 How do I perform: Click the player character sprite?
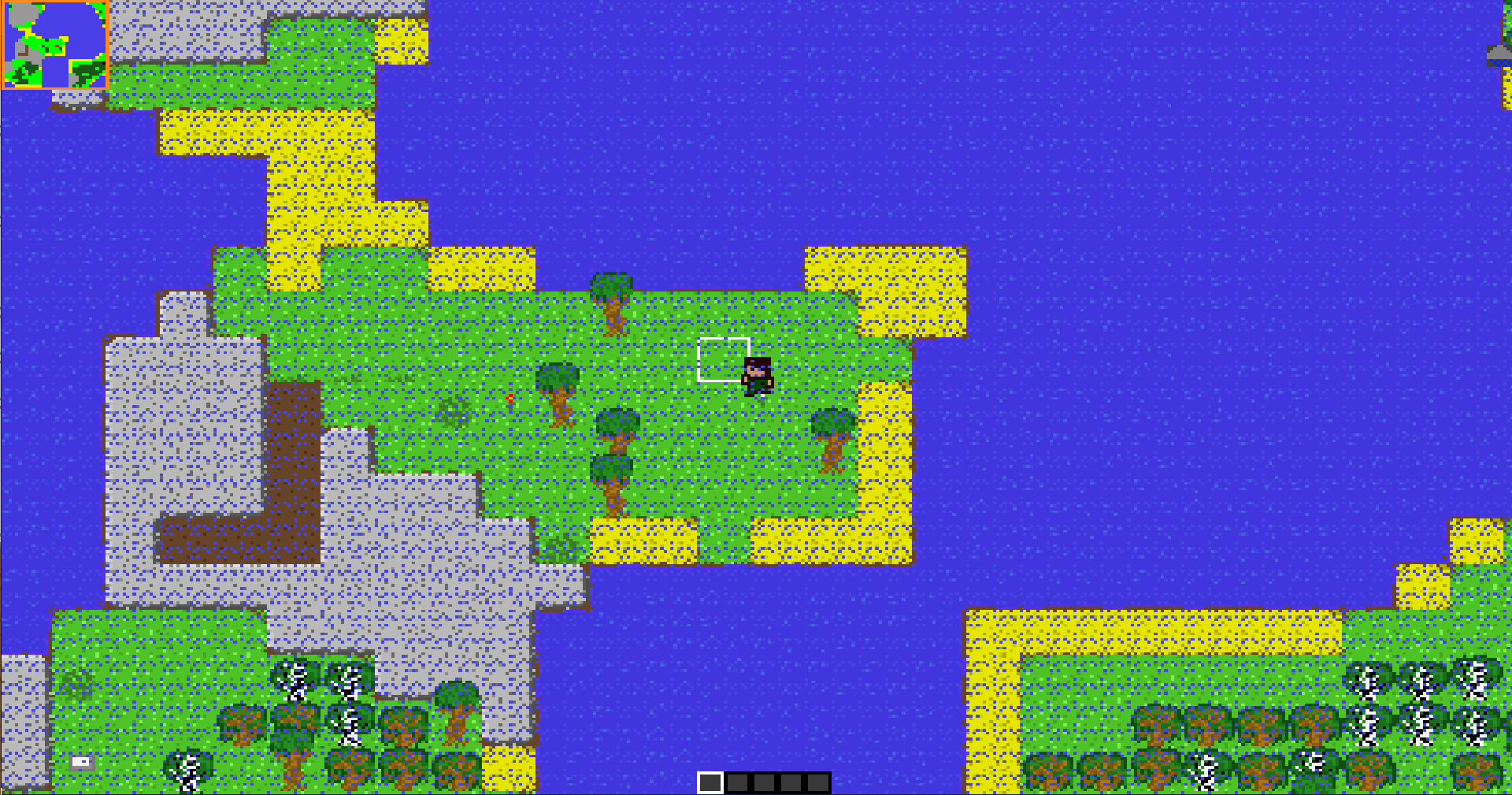tap(757, 377)
